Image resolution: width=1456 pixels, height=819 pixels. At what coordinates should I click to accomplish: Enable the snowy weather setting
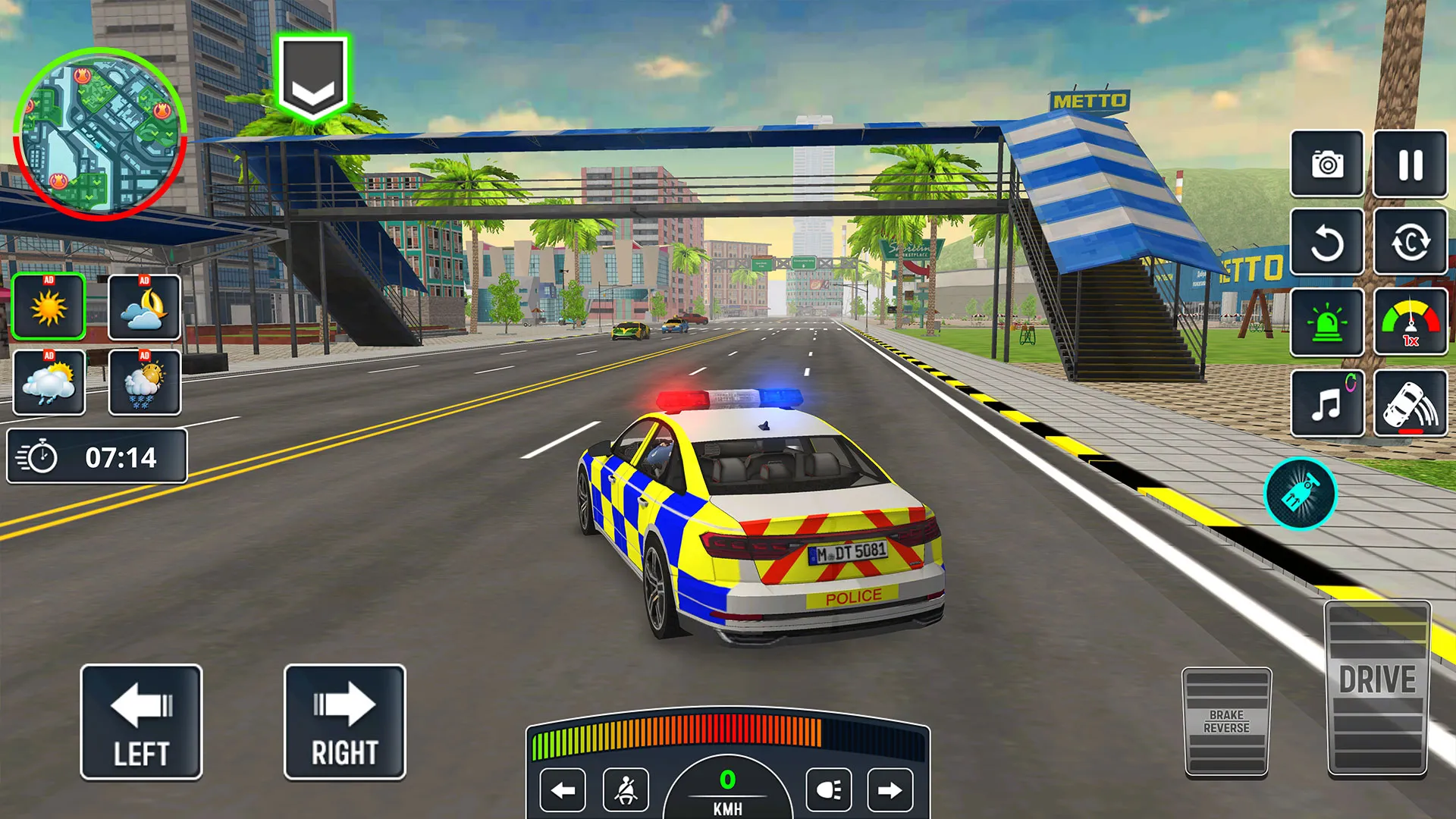(144, 383)
